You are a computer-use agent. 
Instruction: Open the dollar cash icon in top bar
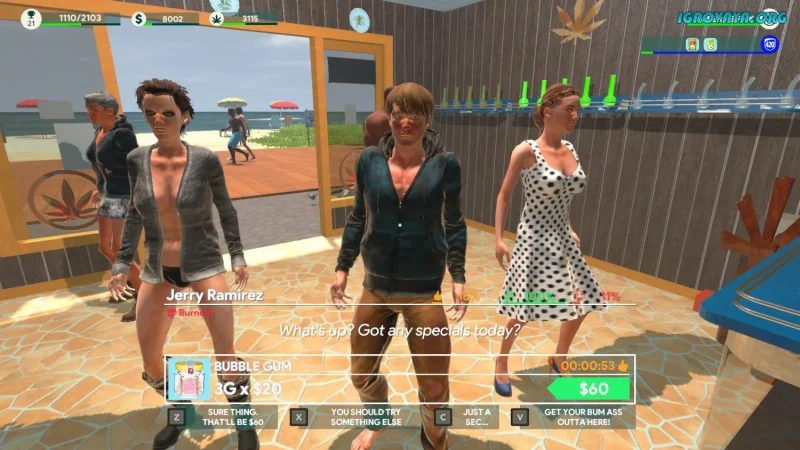click(139, 18)
